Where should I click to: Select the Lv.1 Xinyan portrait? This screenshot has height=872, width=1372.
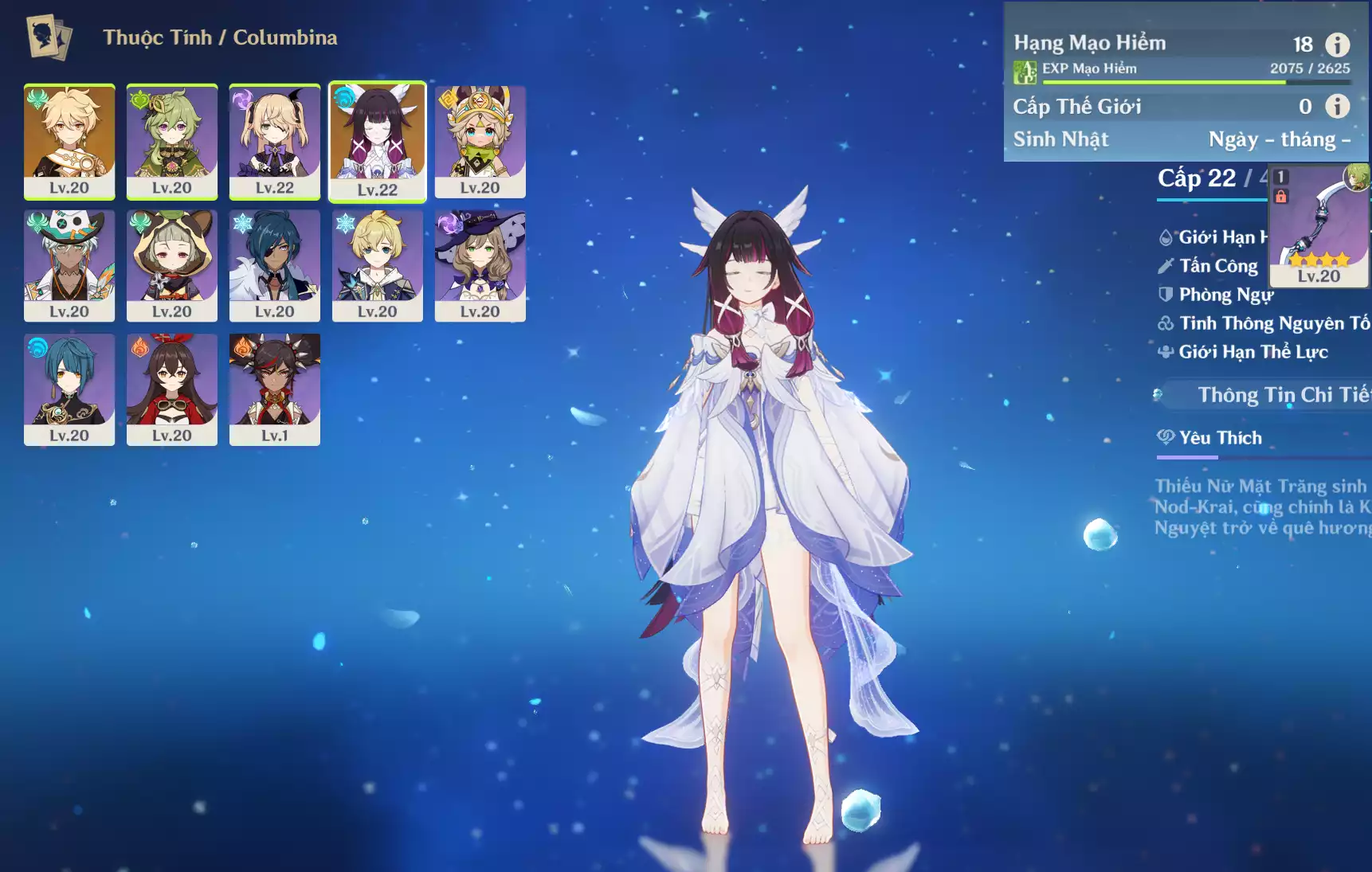[x=275, y=389]
